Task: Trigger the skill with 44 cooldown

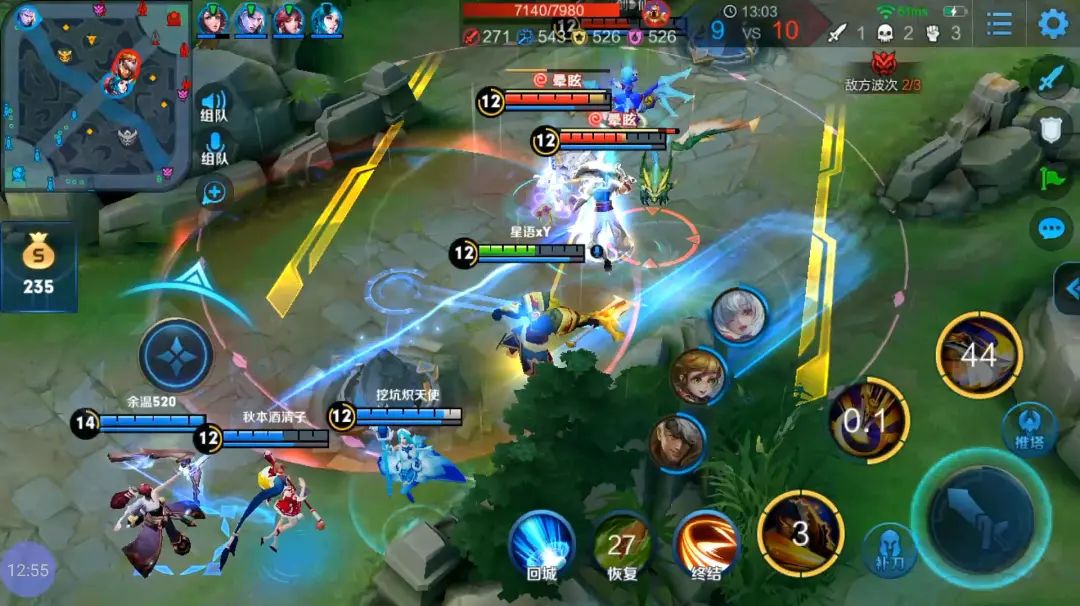Action: tap(979, 354)
